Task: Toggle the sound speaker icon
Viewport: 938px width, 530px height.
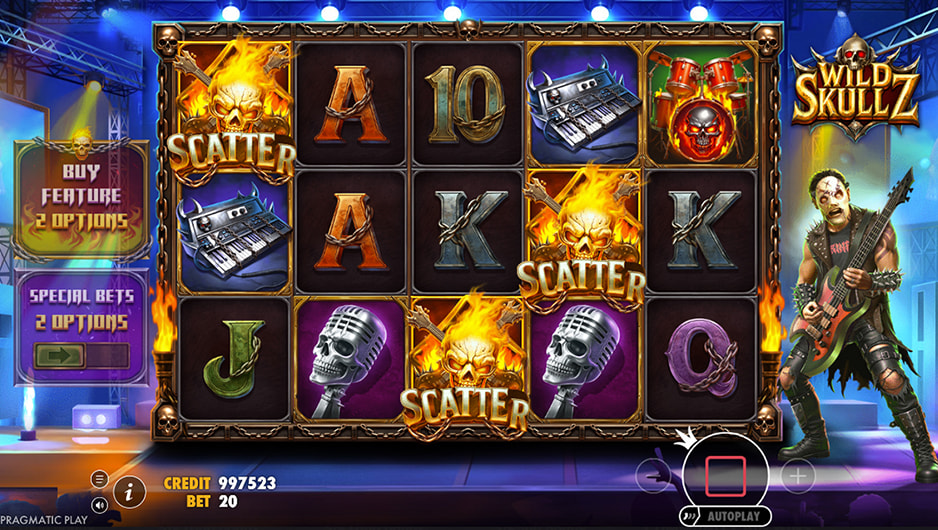Action: (x=99, y=505)
